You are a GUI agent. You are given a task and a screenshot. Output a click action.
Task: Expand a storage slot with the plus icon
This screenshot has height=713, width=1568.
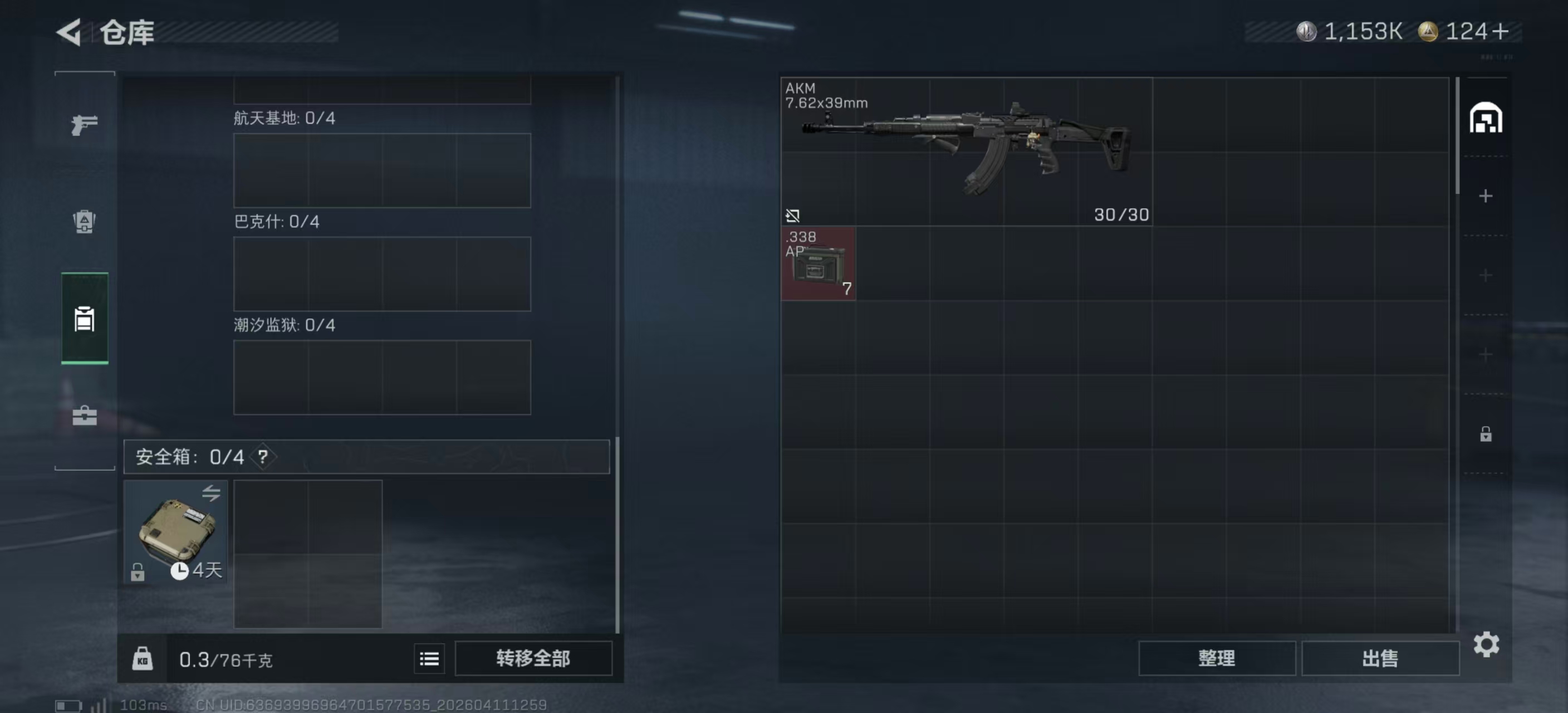click(1485, 196)
